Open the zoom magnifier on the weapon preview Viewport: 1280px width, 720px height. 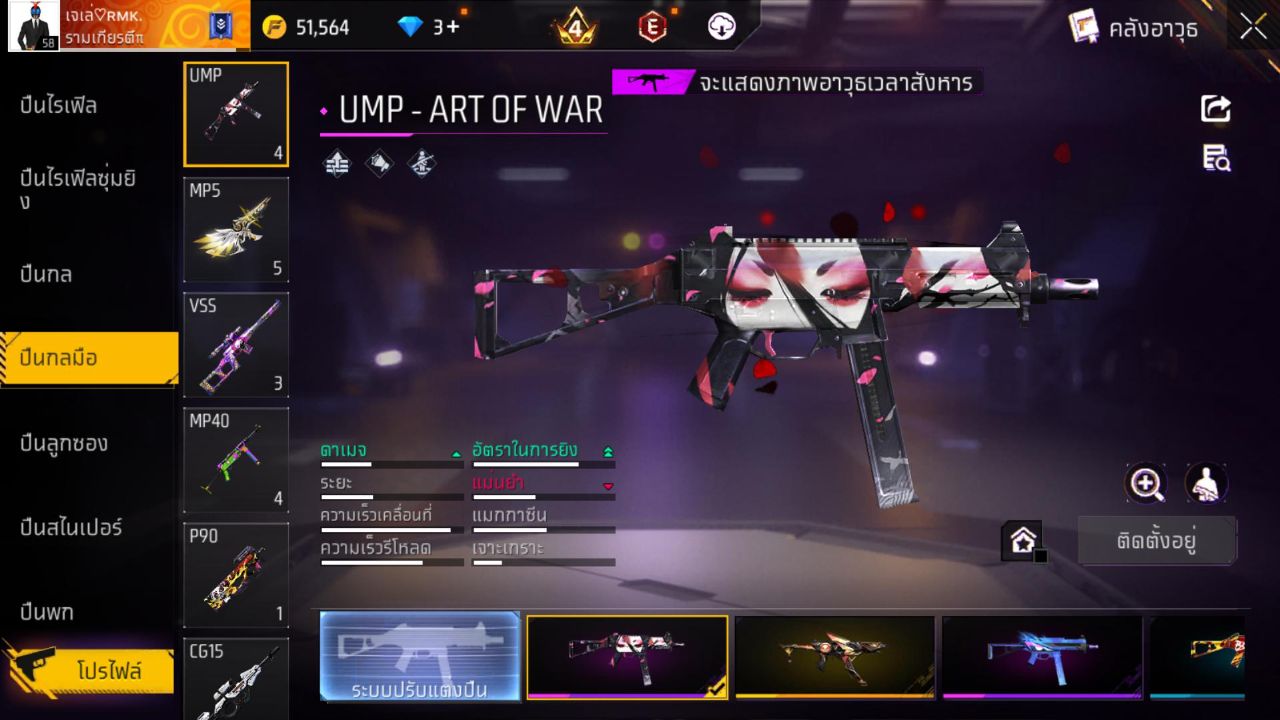[x=1146, y=485]
